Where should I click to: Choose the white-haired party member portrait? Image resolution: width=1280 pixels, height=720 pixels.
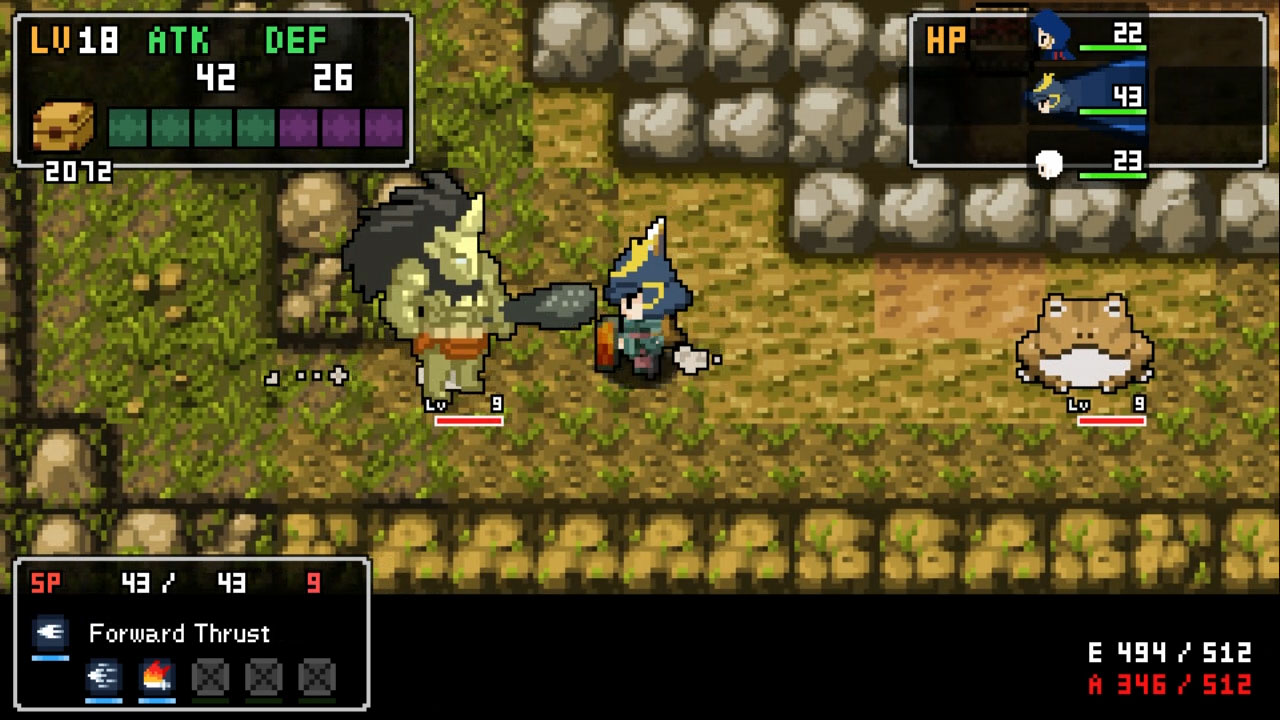point(1048,164)
